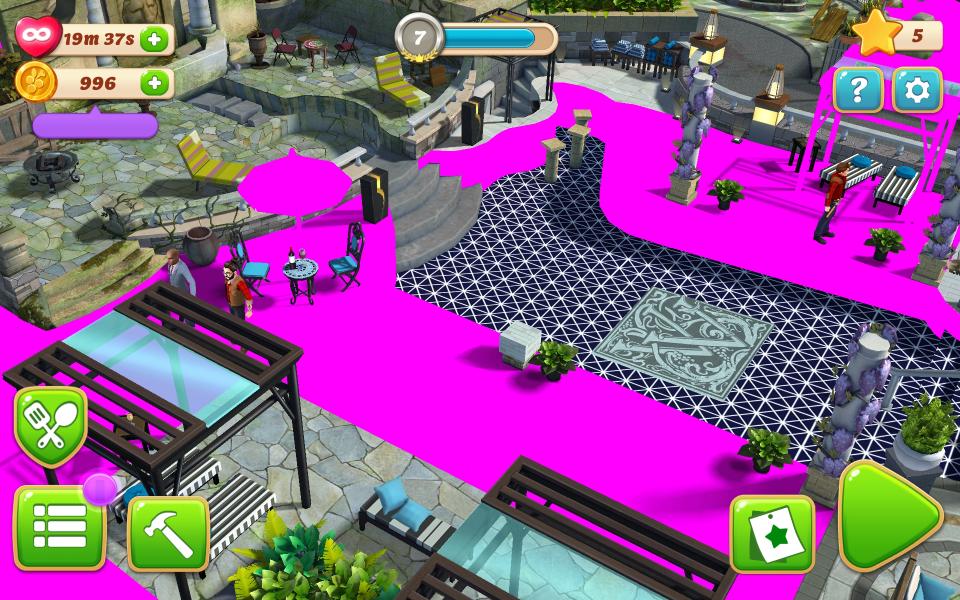Tap the gold coin icon

[x=36, y=83]
